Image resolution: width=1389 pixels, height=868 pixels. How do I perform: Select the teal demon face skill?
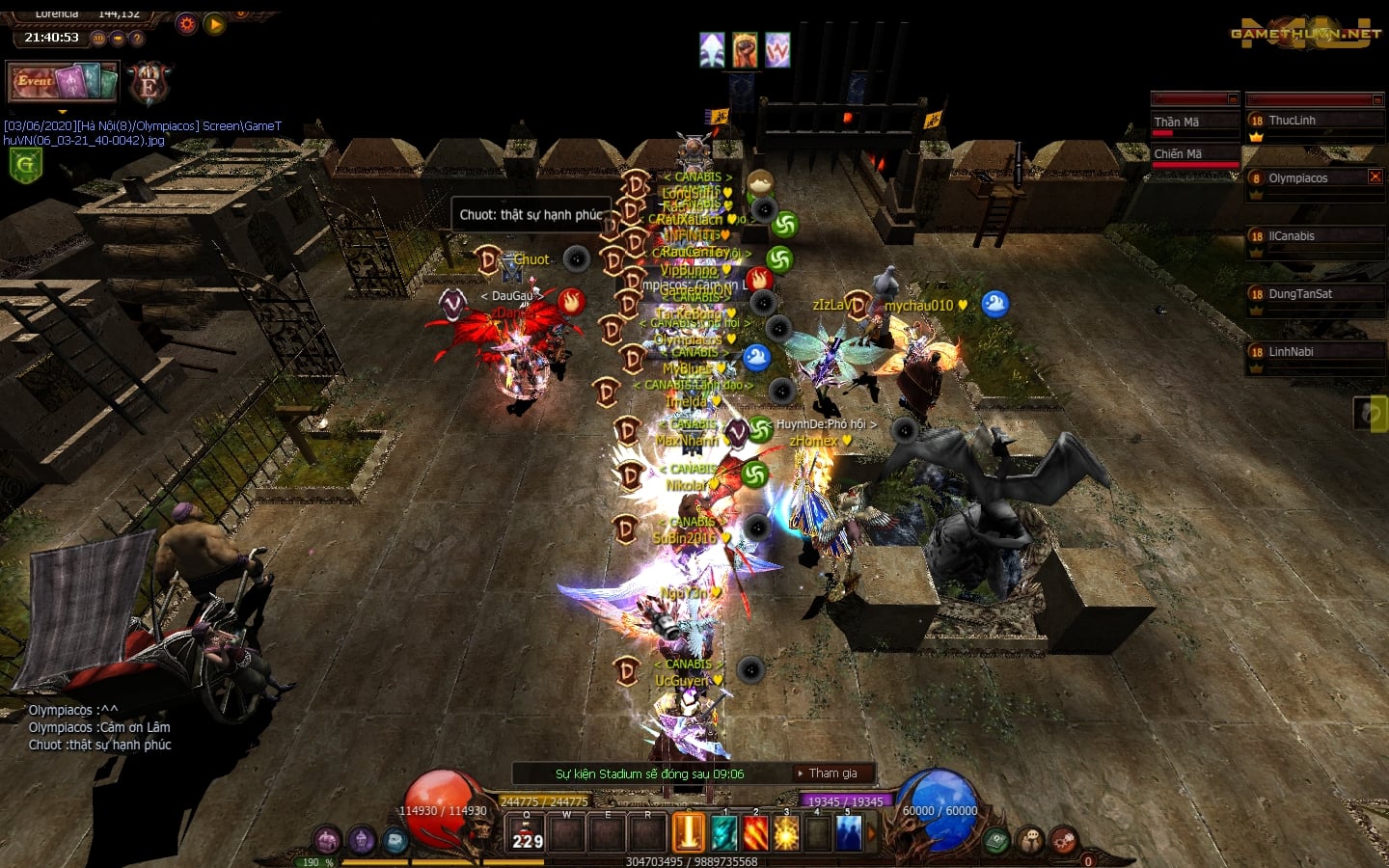(x=723, y=833)
